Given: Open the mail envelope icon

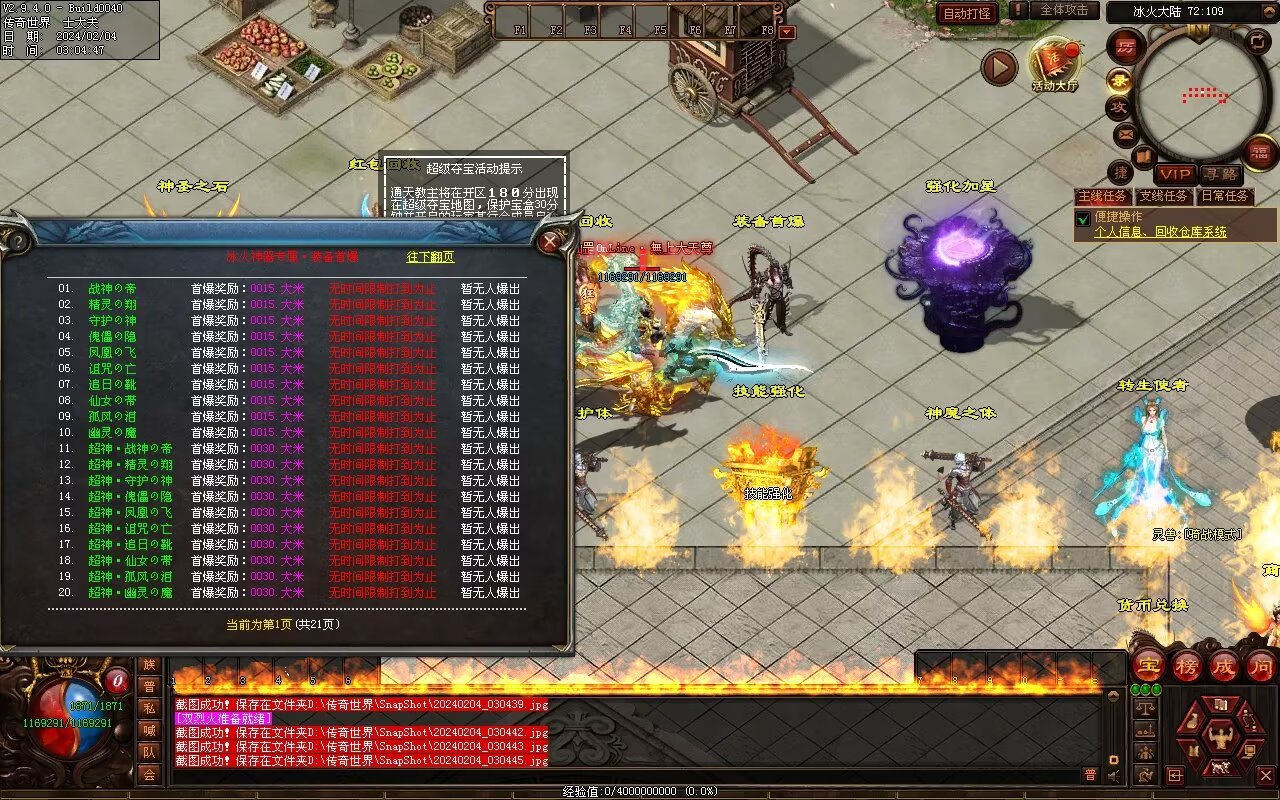Looking at the screenshot, I should coord(1126,133).
